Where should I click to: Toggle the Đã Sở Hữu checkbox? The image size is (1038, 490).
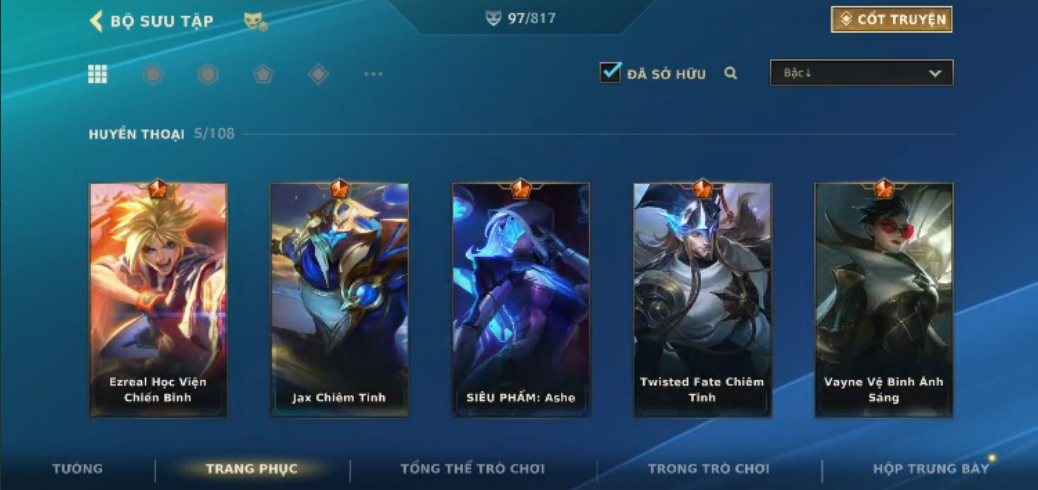(x=610, y=72)
